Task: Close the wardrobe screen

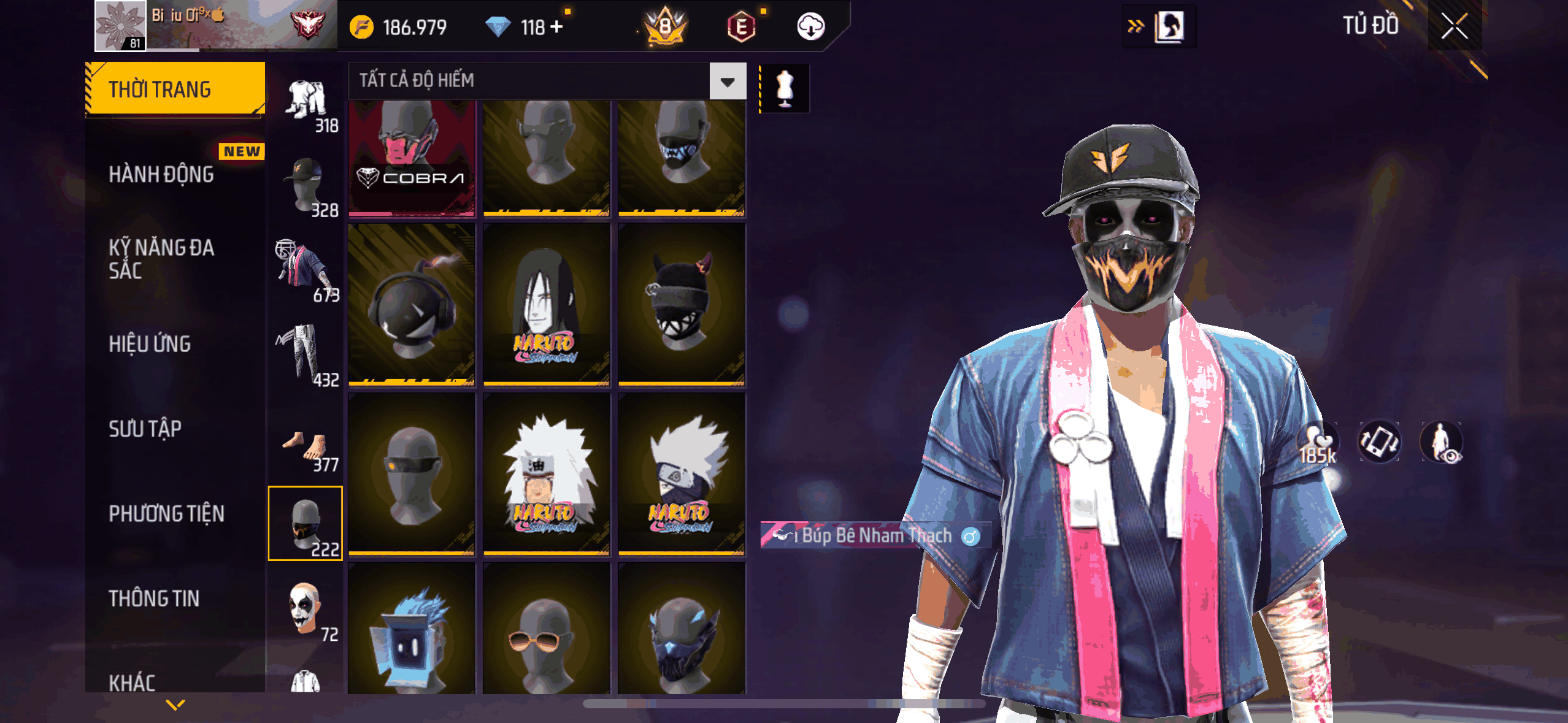Action: pos(1454,26)
